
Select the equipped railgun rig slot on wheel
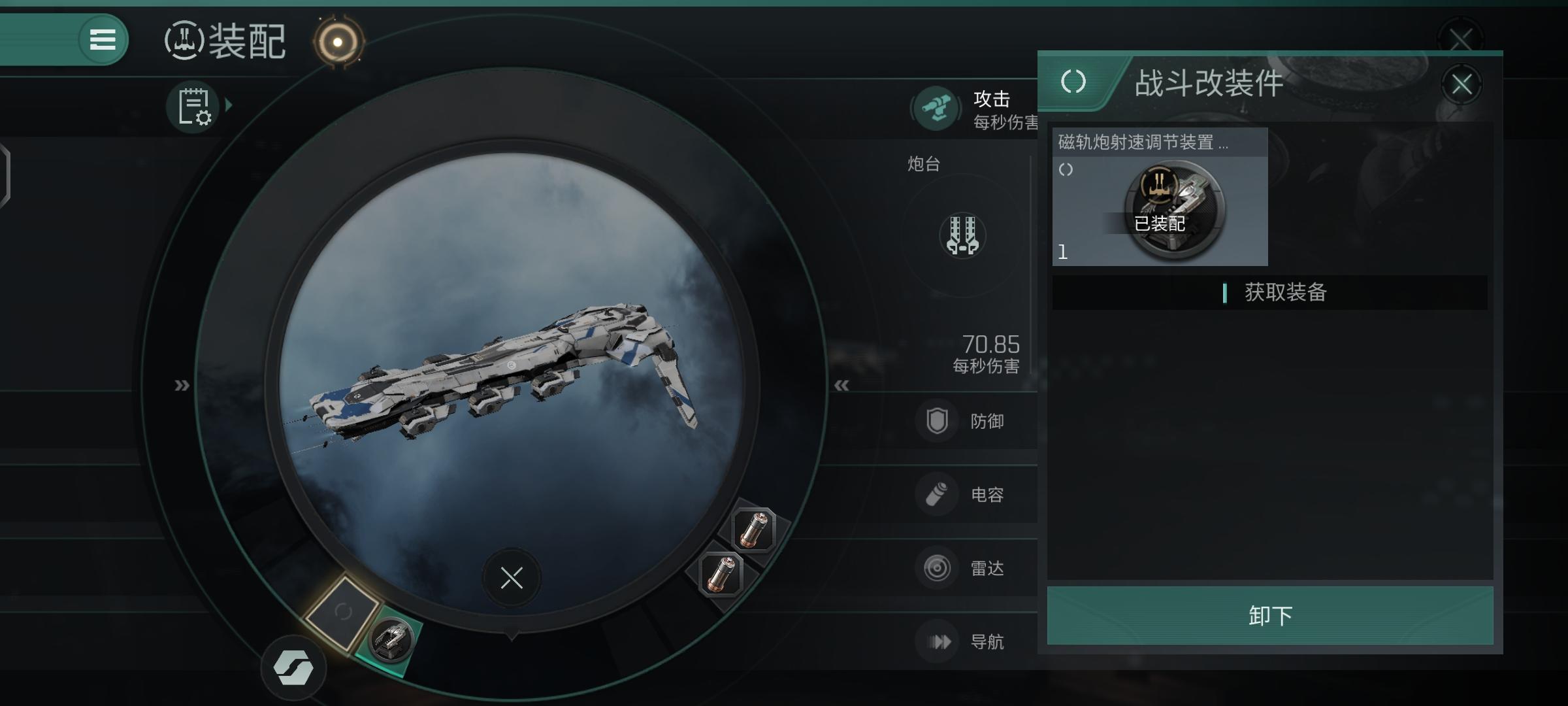tap(391, 641)
